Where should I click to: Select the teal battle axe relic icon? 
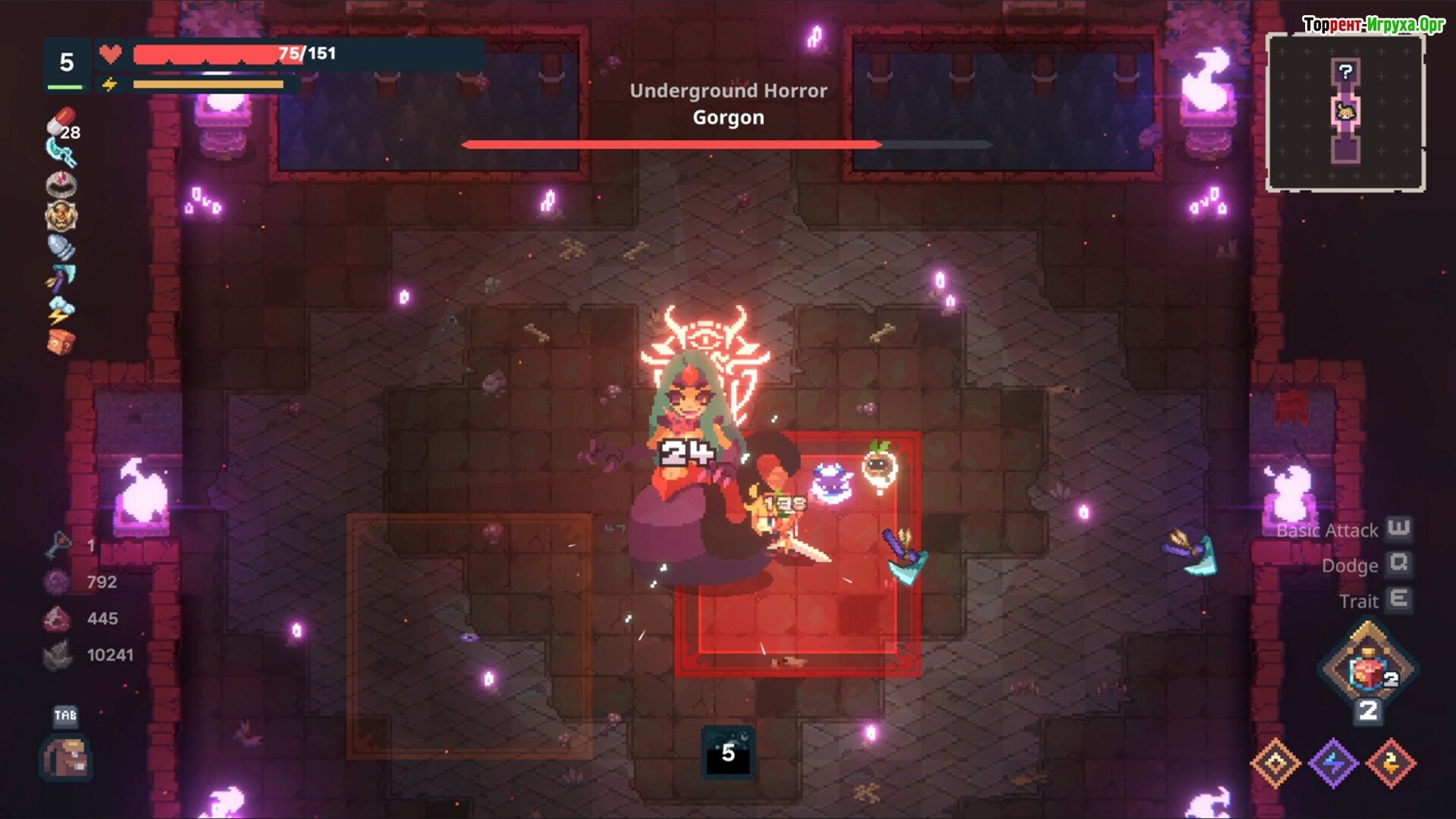click(61, 278)
